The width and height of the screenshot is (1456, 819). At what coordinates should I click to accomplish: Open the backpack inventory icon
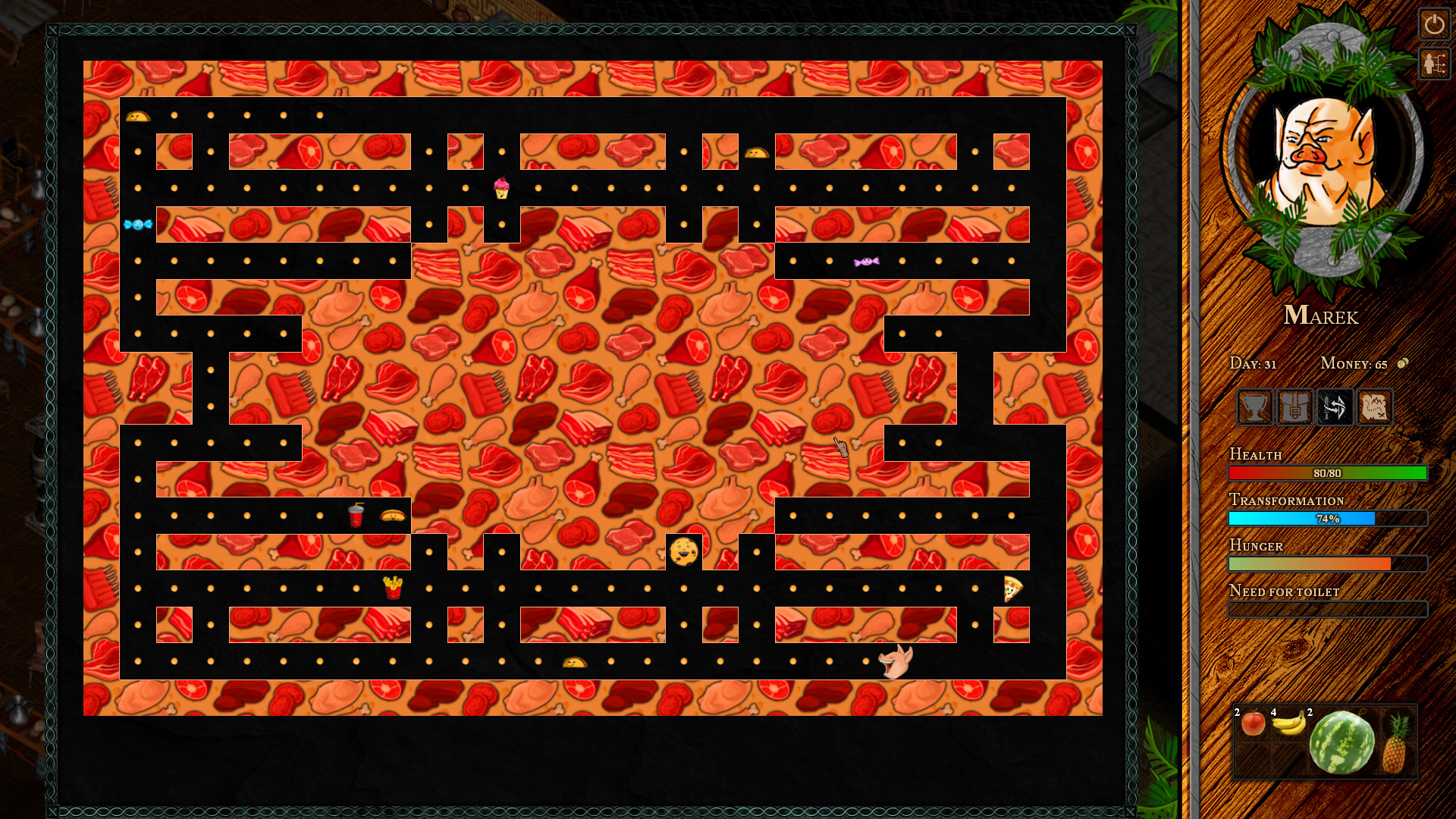point(1294,408)
